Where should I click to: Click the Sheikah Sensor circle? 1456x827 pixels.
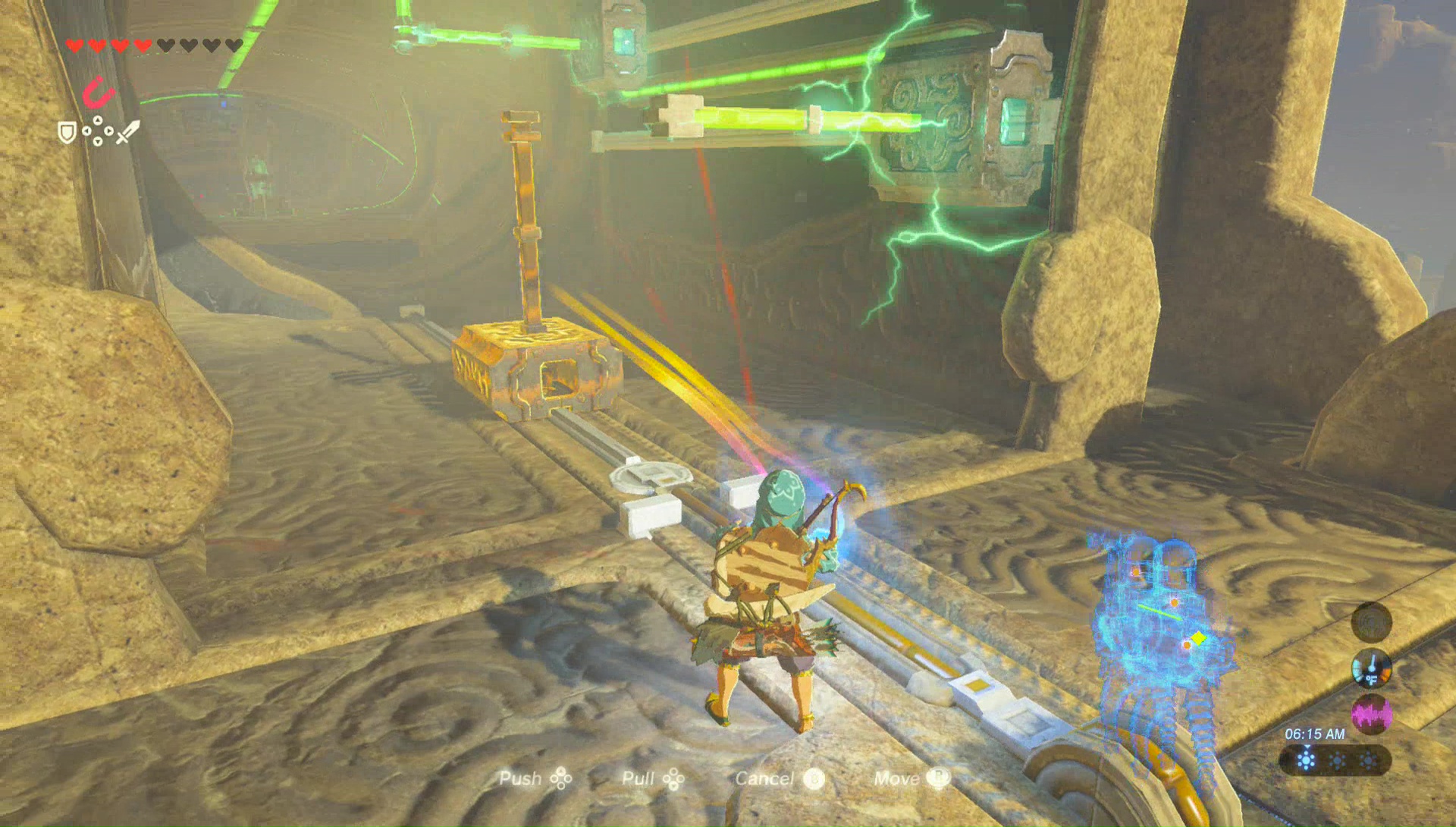point(1371,623)
